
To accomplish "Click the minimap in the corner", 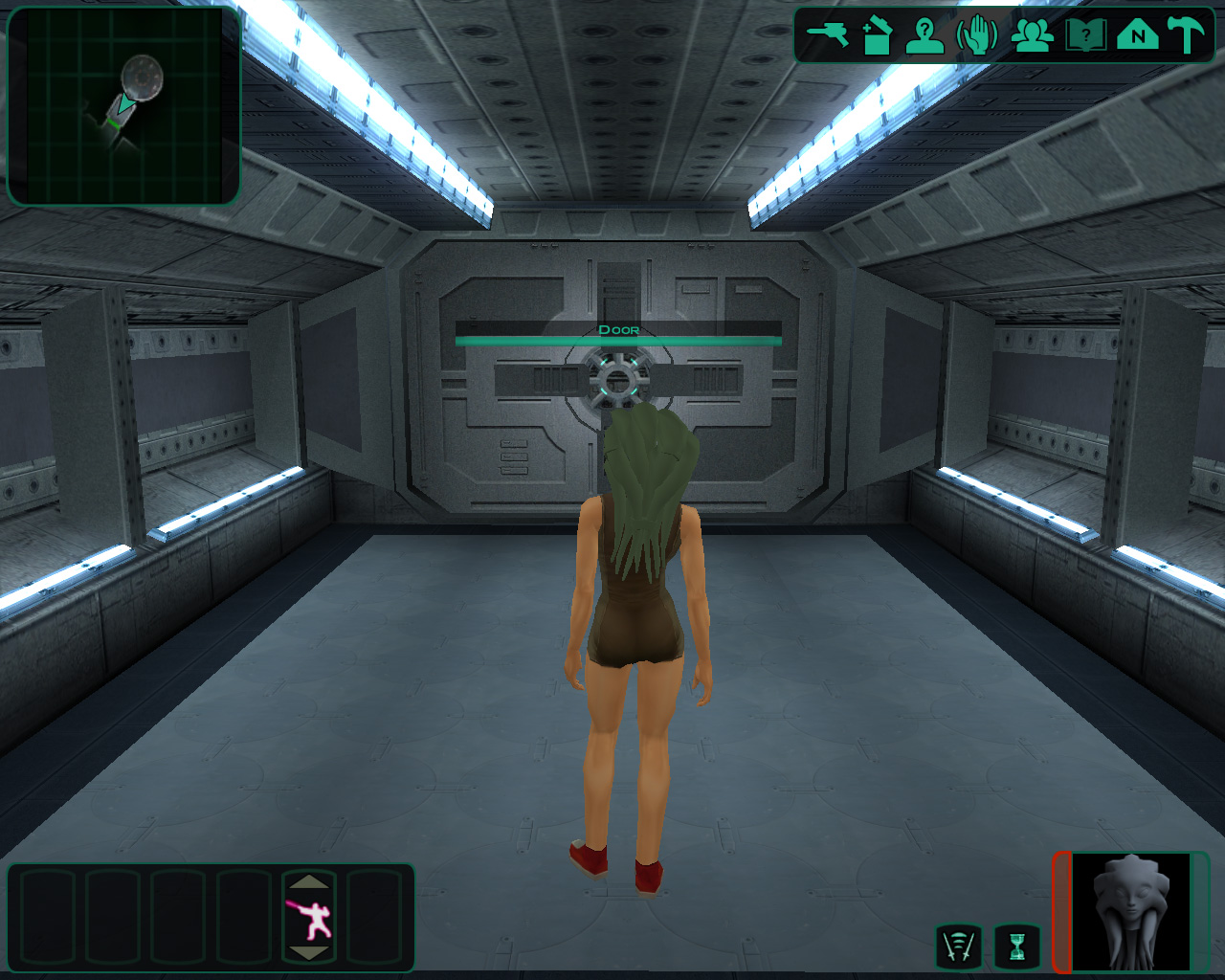I will 123,105.
